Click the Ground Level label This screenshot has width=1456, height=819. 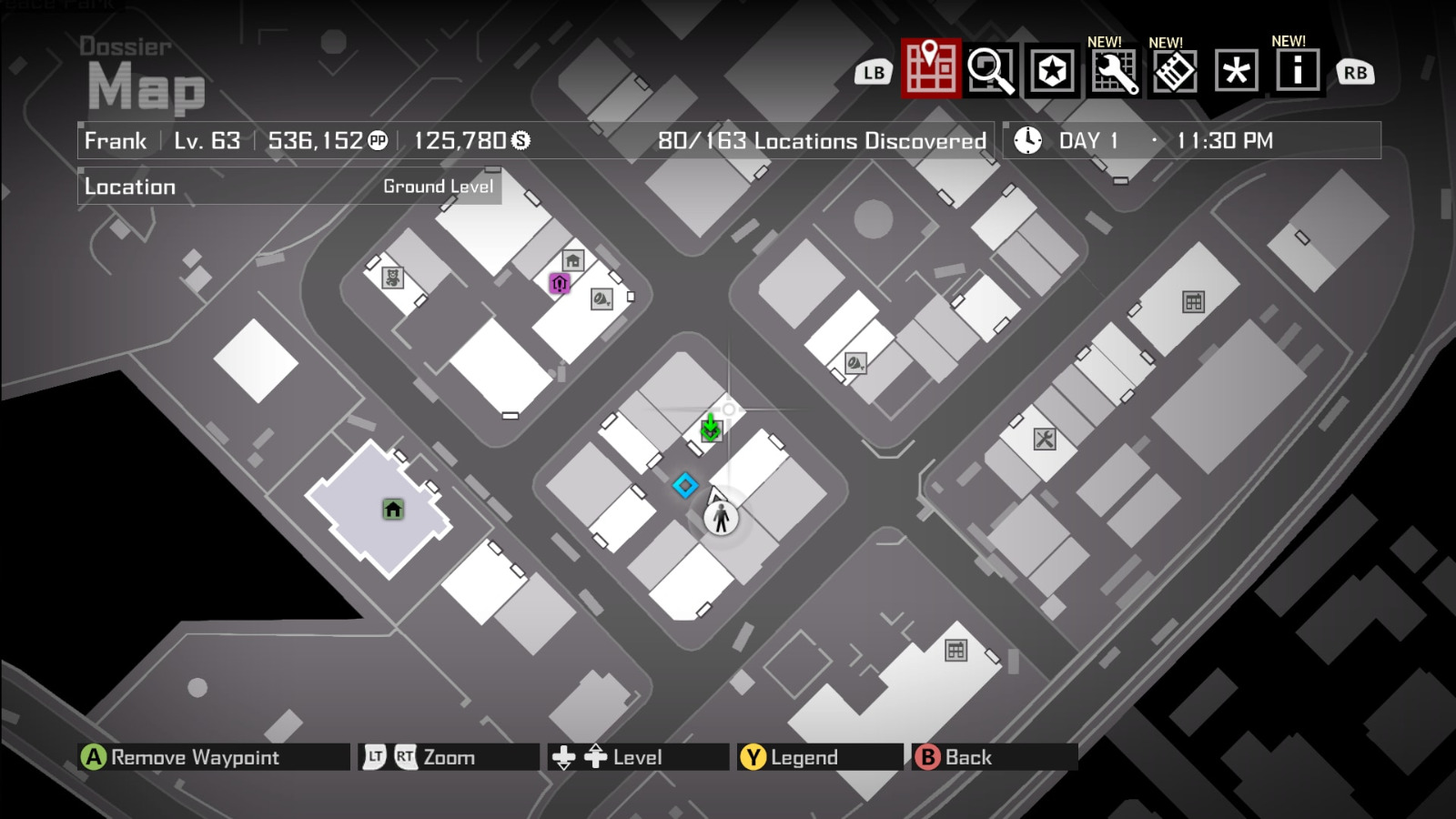click(438, 187)
